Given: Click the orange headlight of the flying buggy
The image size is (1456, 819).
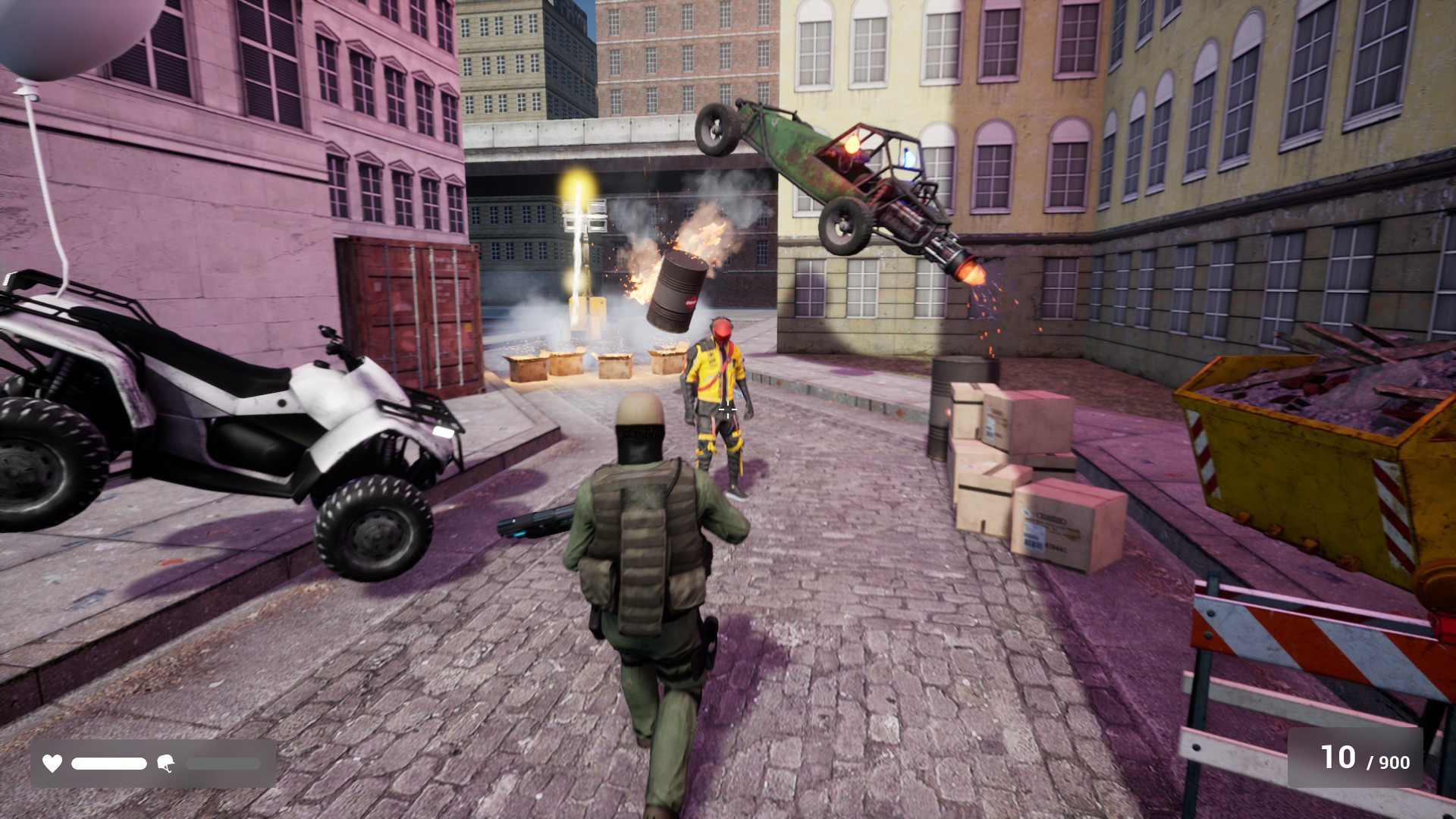Looking at the screenshot, I should click(x=851, y=146).
